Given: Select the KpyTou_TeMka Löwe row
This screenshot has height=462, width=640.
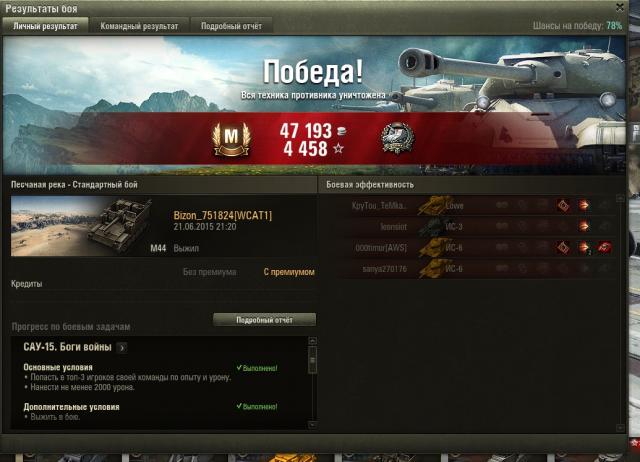Looking at the screenshot, I should 470,206.
